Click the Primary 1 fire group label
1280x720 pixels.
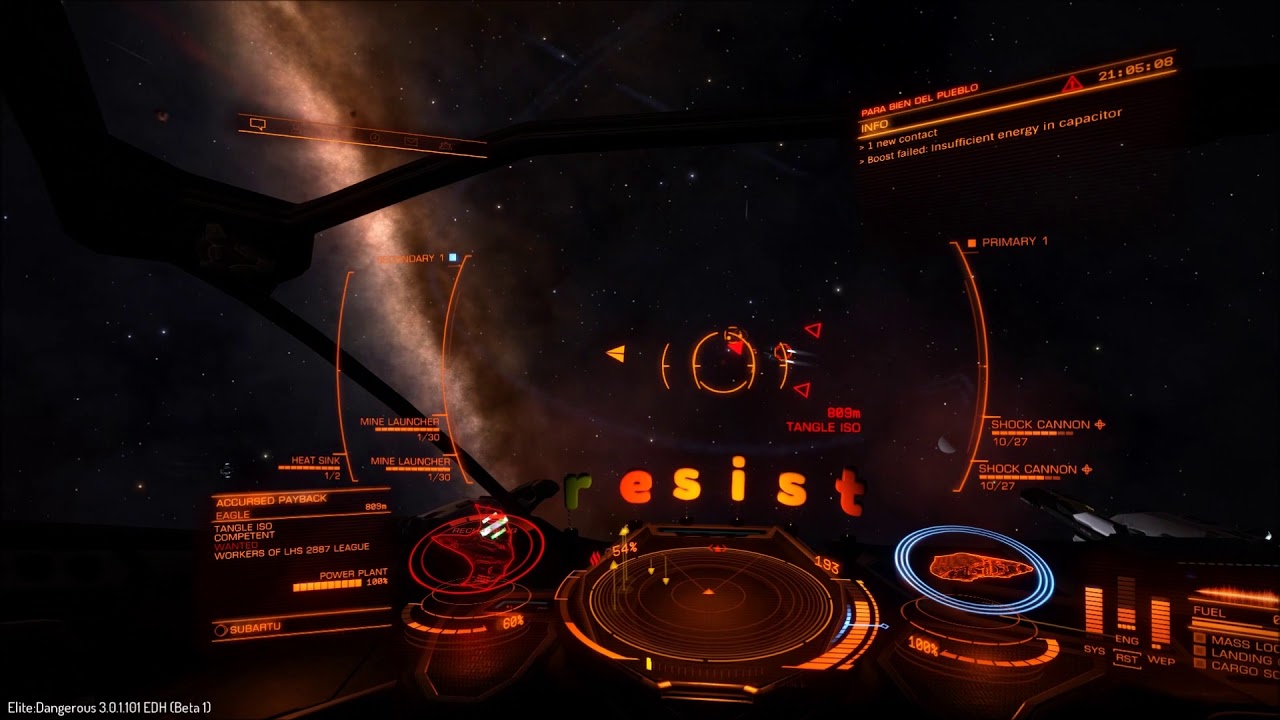(1014, 242)
